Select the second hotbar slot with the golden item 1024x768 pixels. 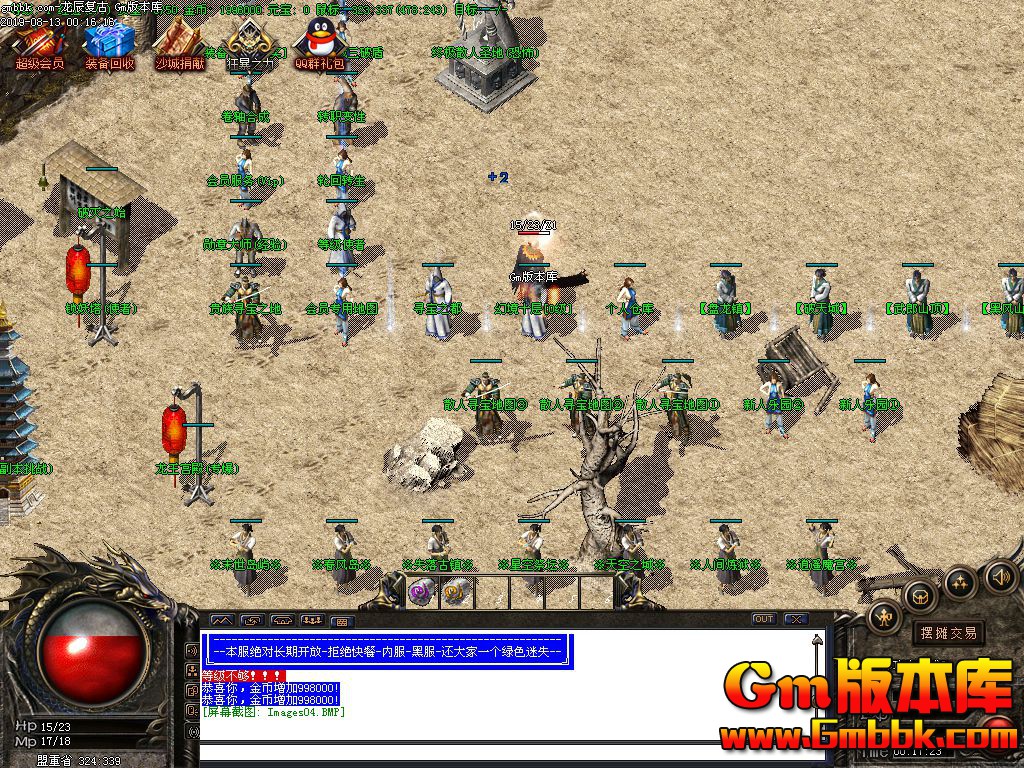[x=456, y=591]
